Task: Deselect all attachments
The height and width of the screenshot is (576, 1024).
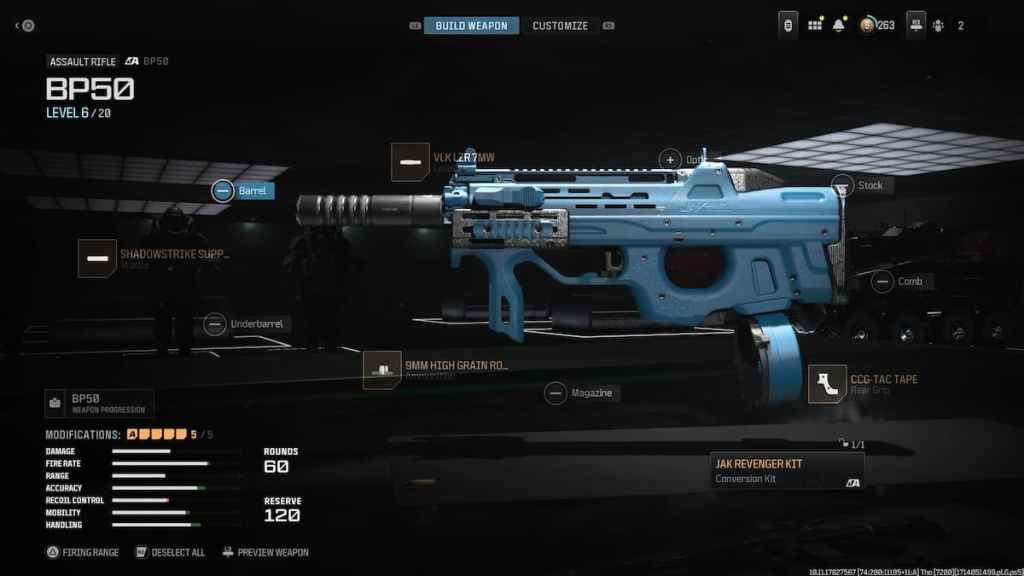Action: click(x=170, y=552)
